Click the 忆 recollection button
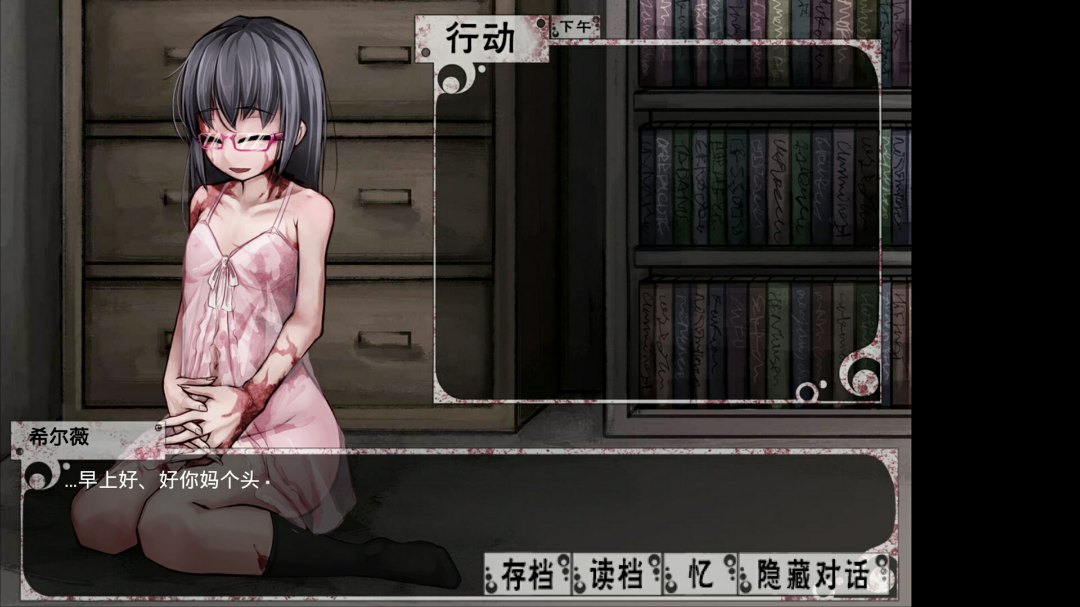Viewport: 1080px width, 607px height. tap(700, 576)
